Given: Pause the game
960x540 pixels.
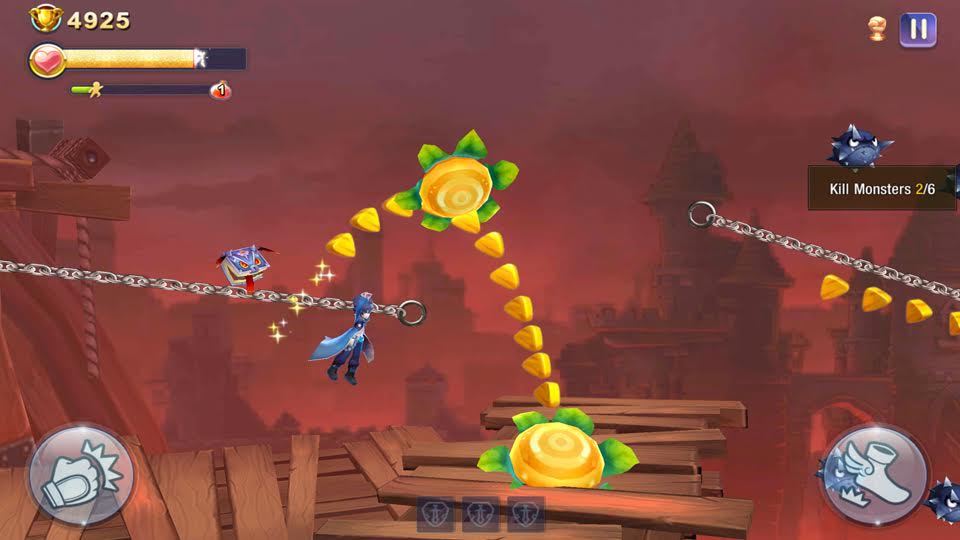Looking at the screenshot, I should (917, 29).
